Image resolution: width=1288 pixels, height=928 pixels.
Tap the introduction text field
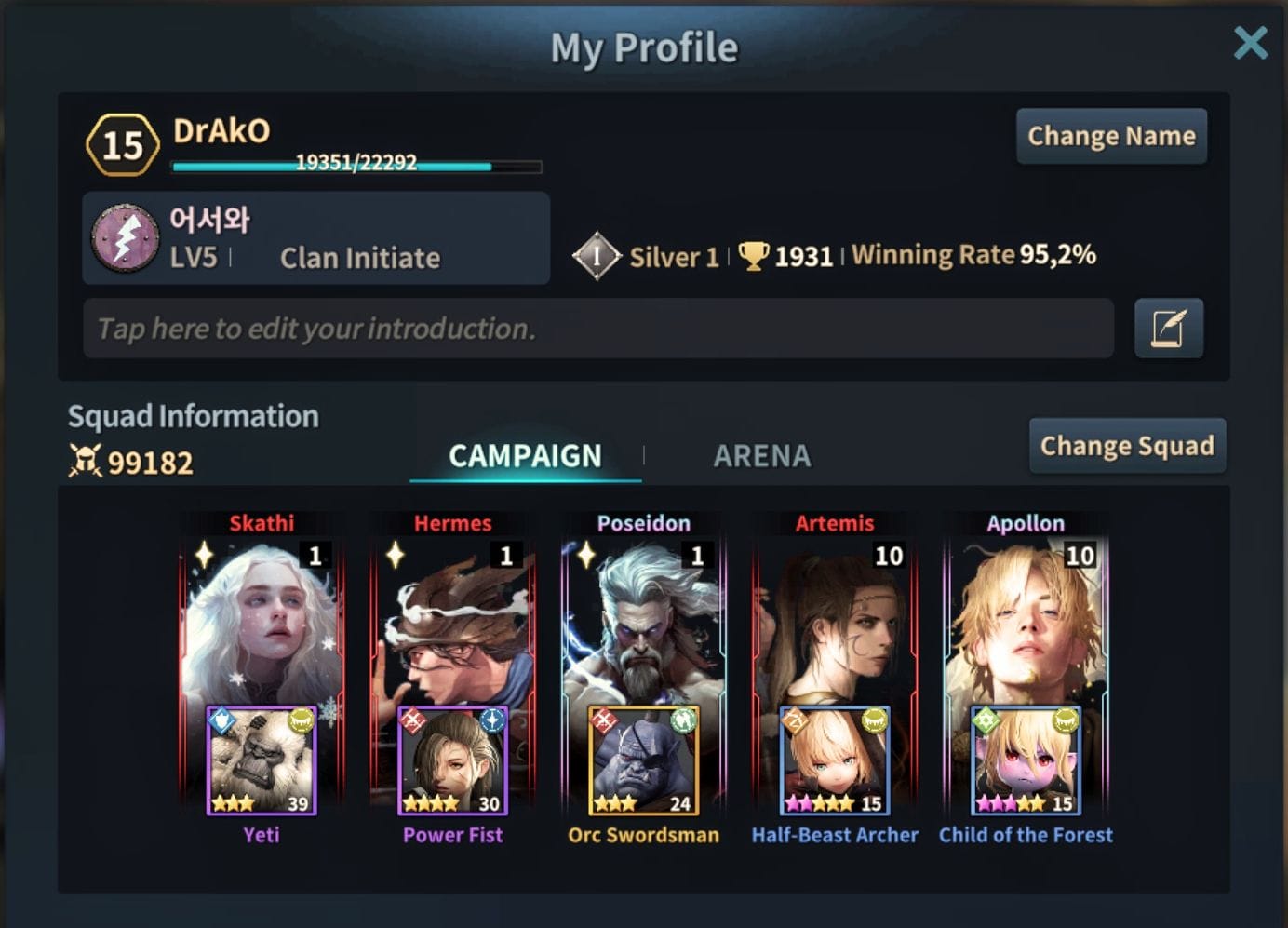[597, 329]
